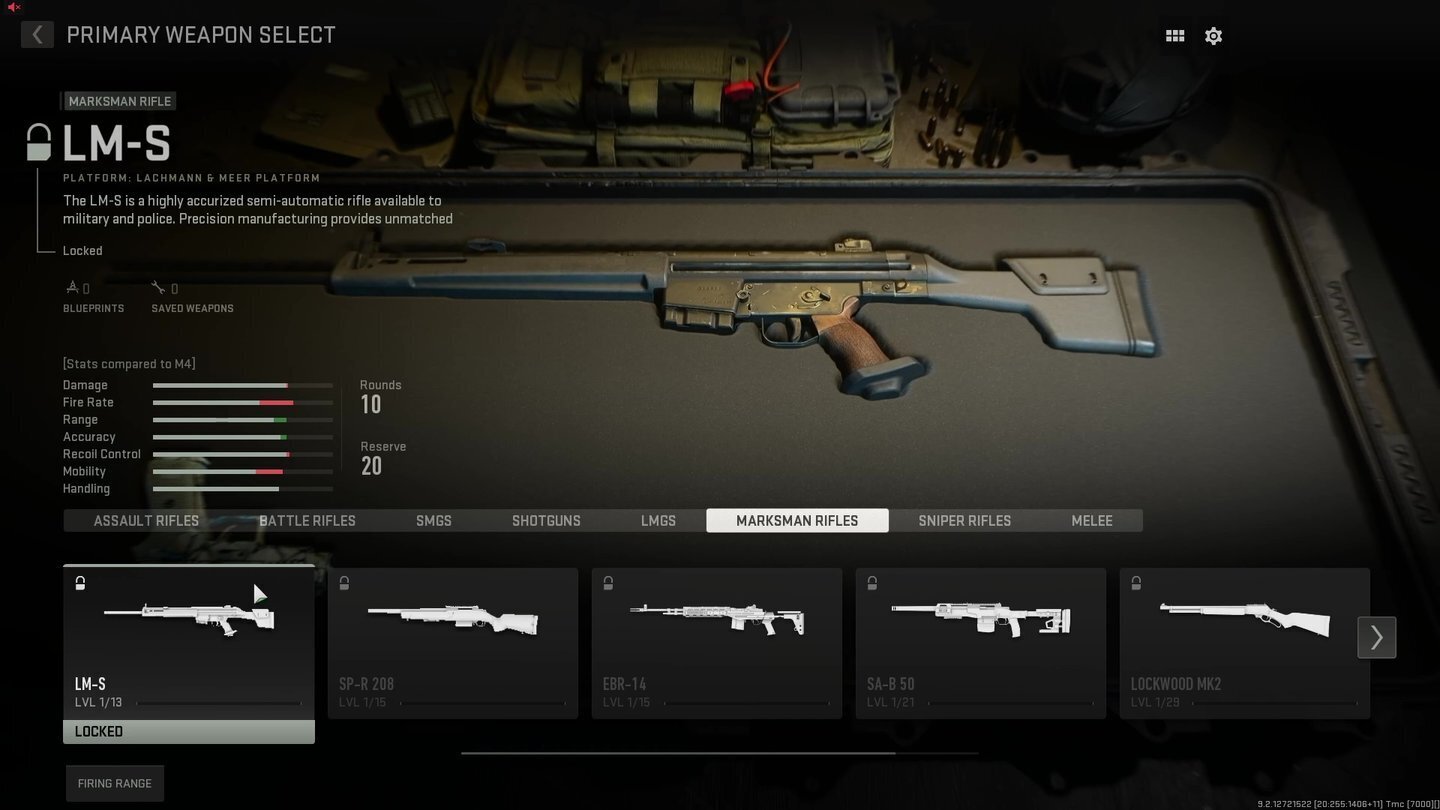The height and width of the screenshot is (810, 1440).
Task: Click the padlock icon on the Lockwood MK2 card
Action: (x=1136, y=583)
